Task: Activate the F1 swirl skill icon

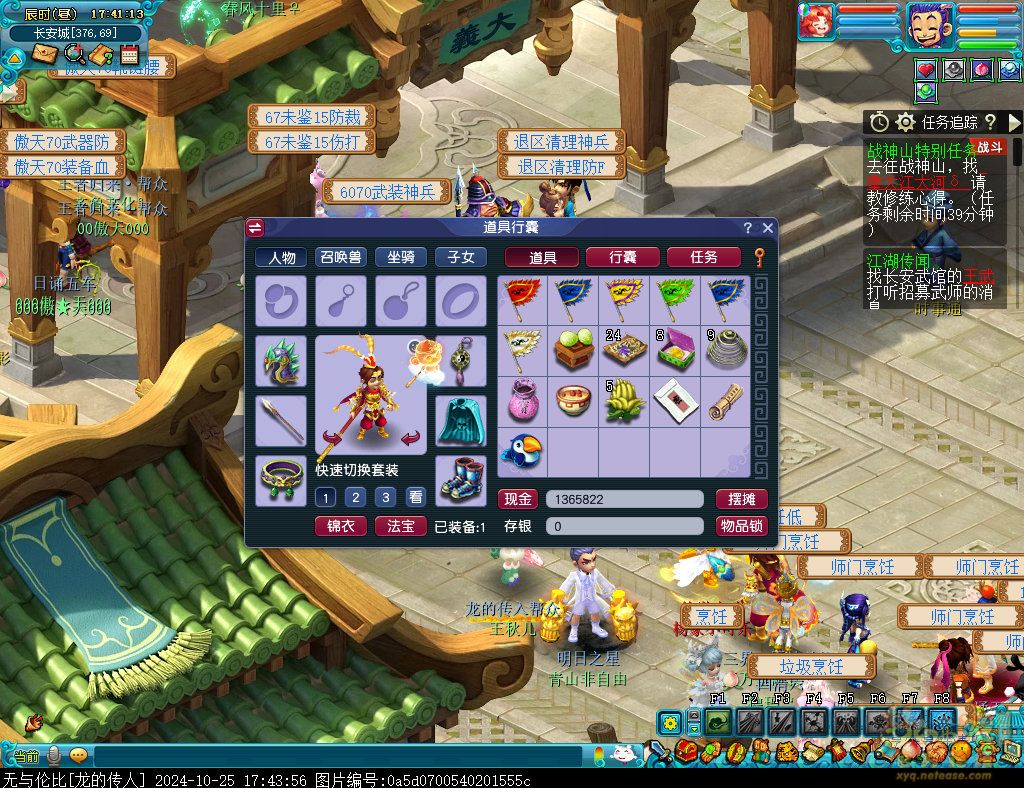Action: [x=718, y=721]
